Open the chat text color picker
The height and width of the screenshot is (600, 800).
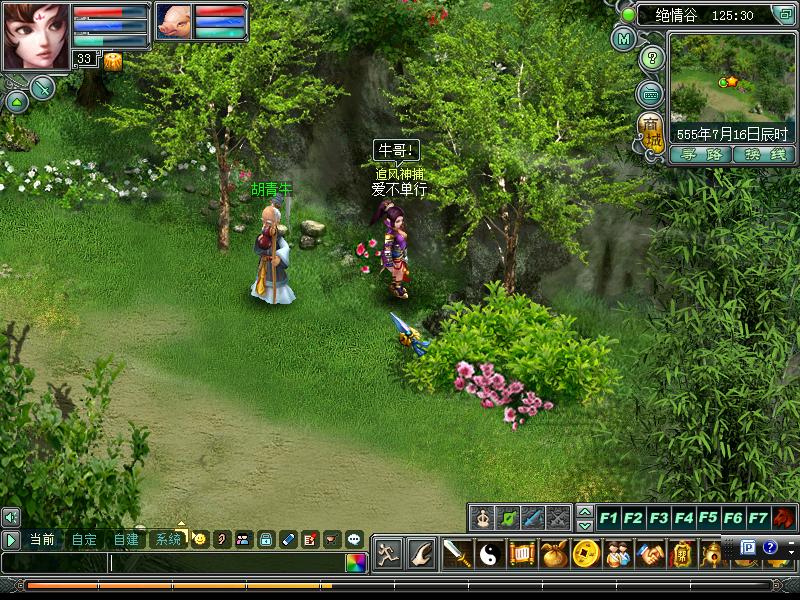pyautogui.click(x=356, y=563)
